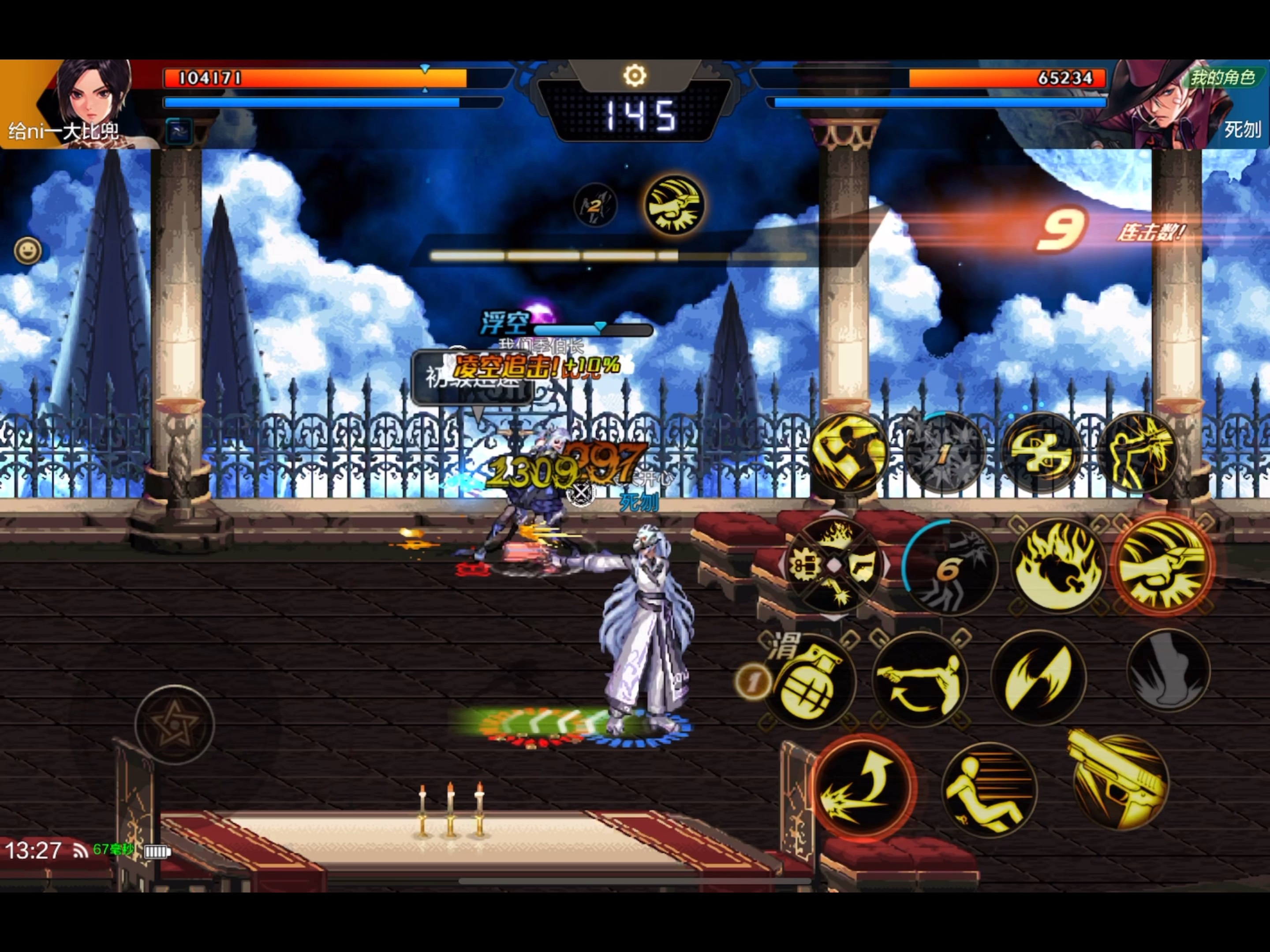Activate the flaming grenade skill
This screenshot has height=952, width=1270.
pos(1057,566)
